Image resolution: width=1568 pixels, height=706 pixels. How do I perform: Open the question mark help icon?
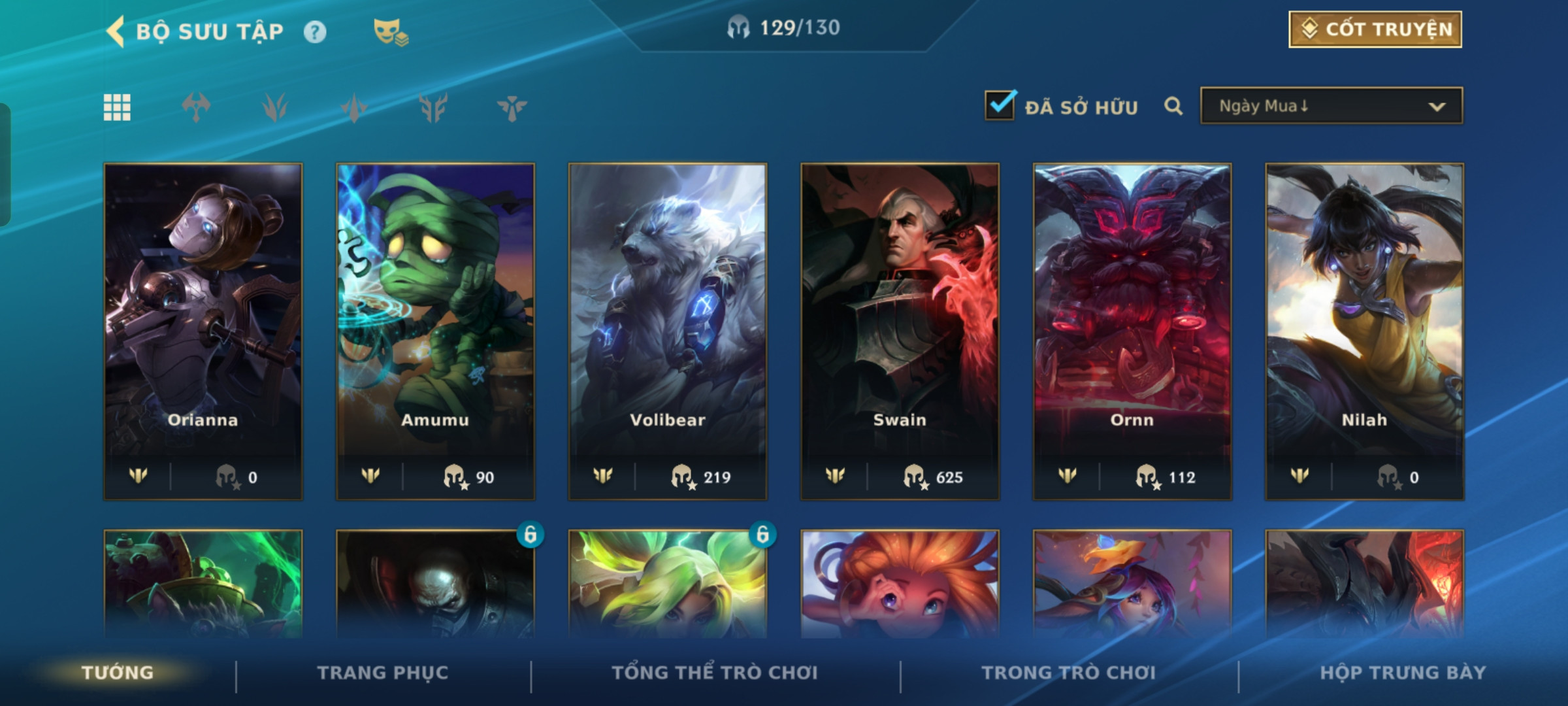click(315, 32)
